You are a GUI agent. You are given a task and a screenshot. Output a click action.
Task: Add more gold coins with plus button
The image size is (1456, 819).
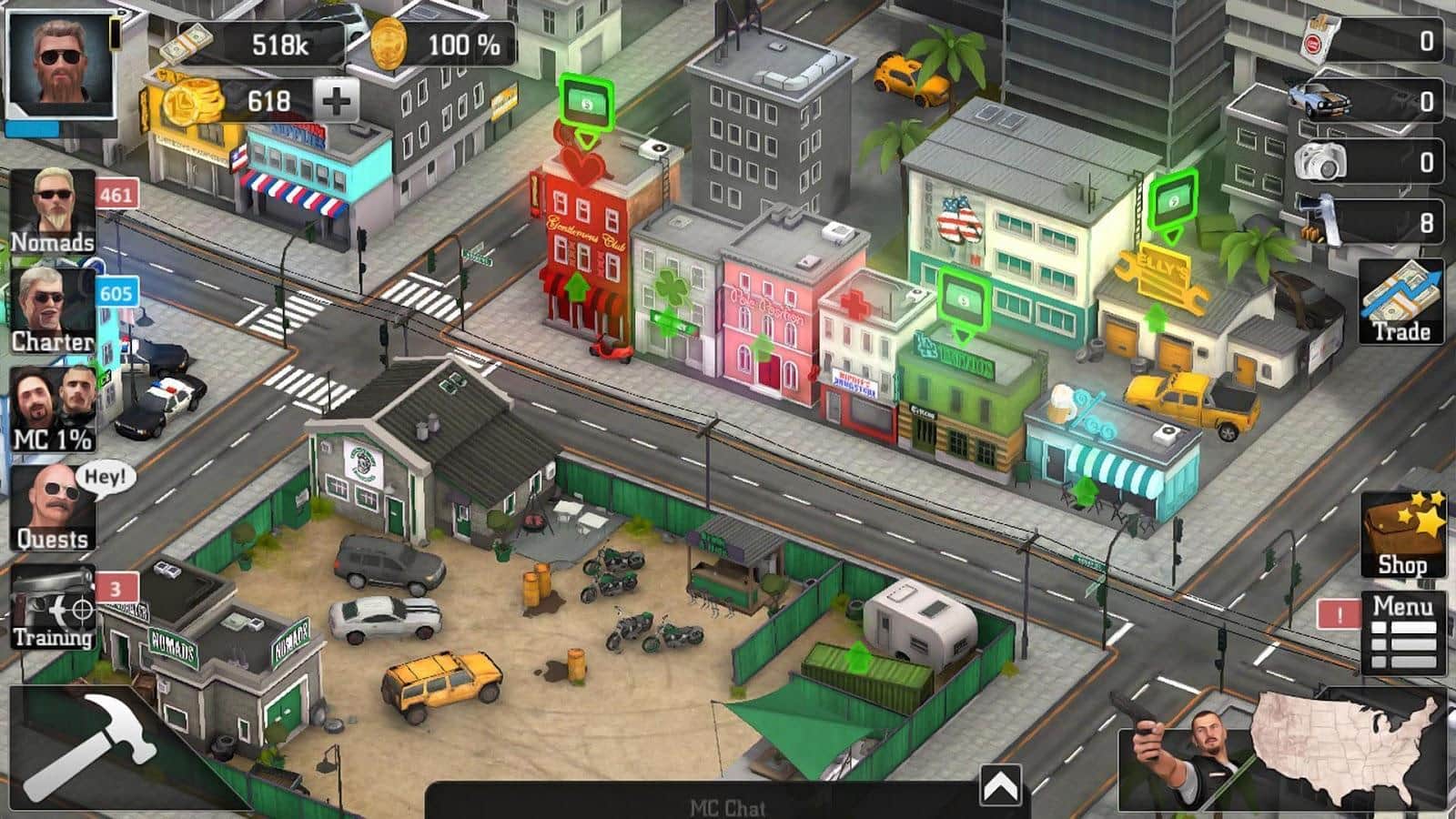point(336,100)
